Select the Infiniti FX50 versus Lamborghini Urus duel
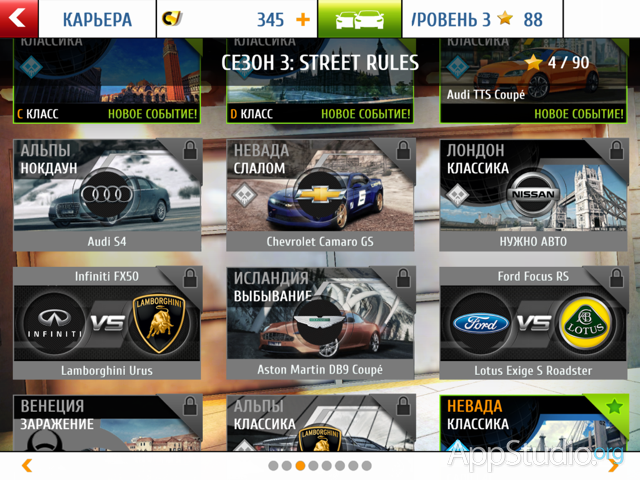The width and height of the screenshot is (640, 480). click(x=107, y=323)
